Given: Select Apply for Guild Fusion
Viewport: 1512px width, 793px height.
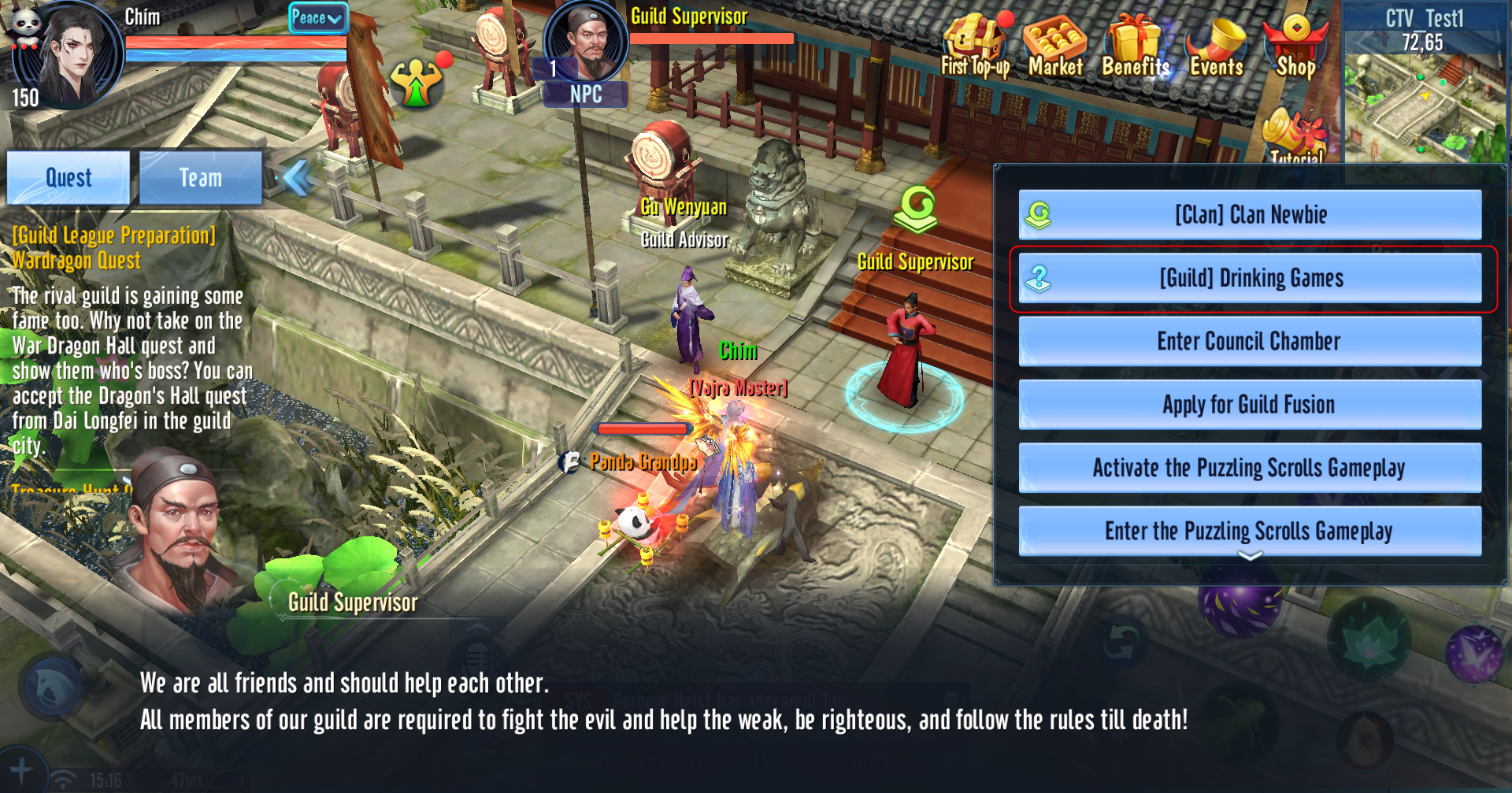Looking at the screenshot, I should tap(1250, 405).
